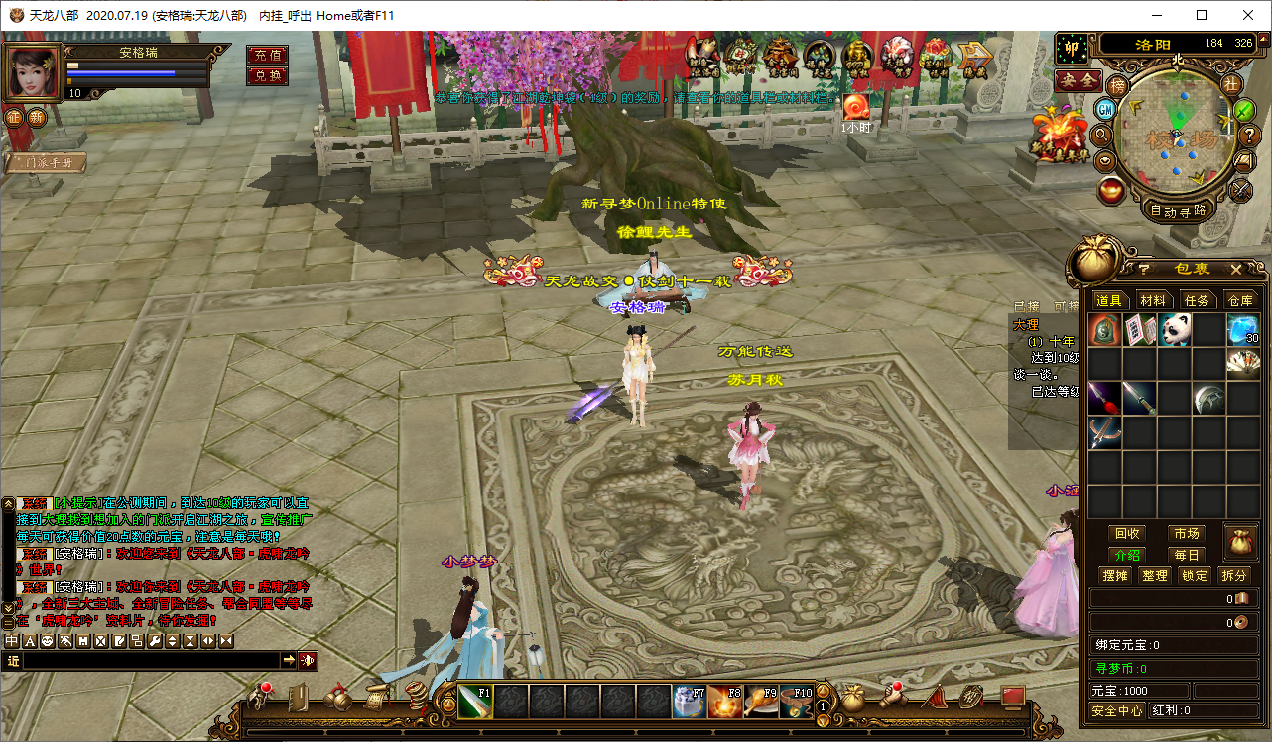This screenshot has height=742, width=1272.
Task: Open the 市场 market
Action: (1187, 534)
